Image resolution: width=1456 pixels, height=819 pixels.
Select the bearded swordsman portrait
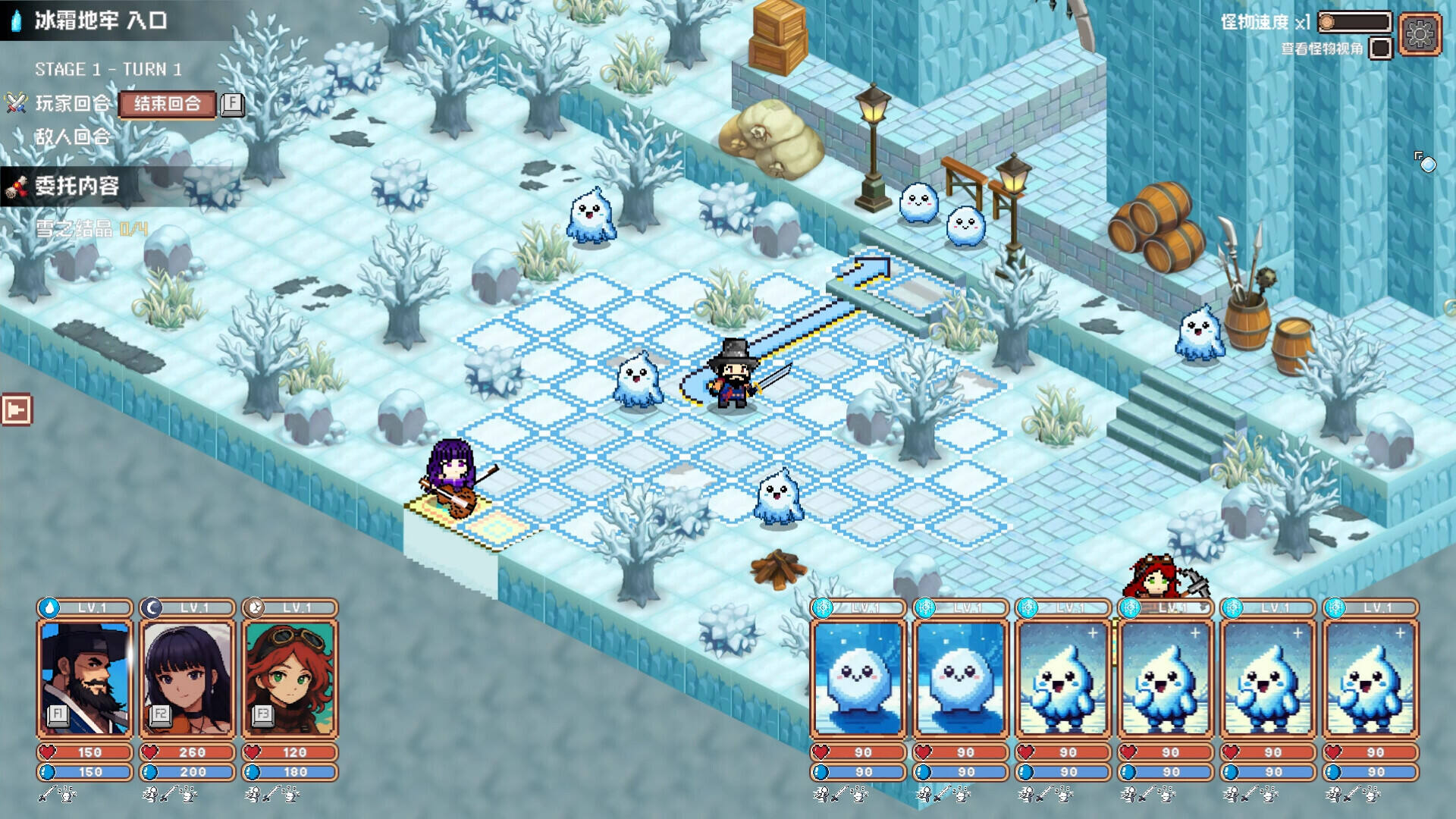pyautogui.click(x=85, y=679)
